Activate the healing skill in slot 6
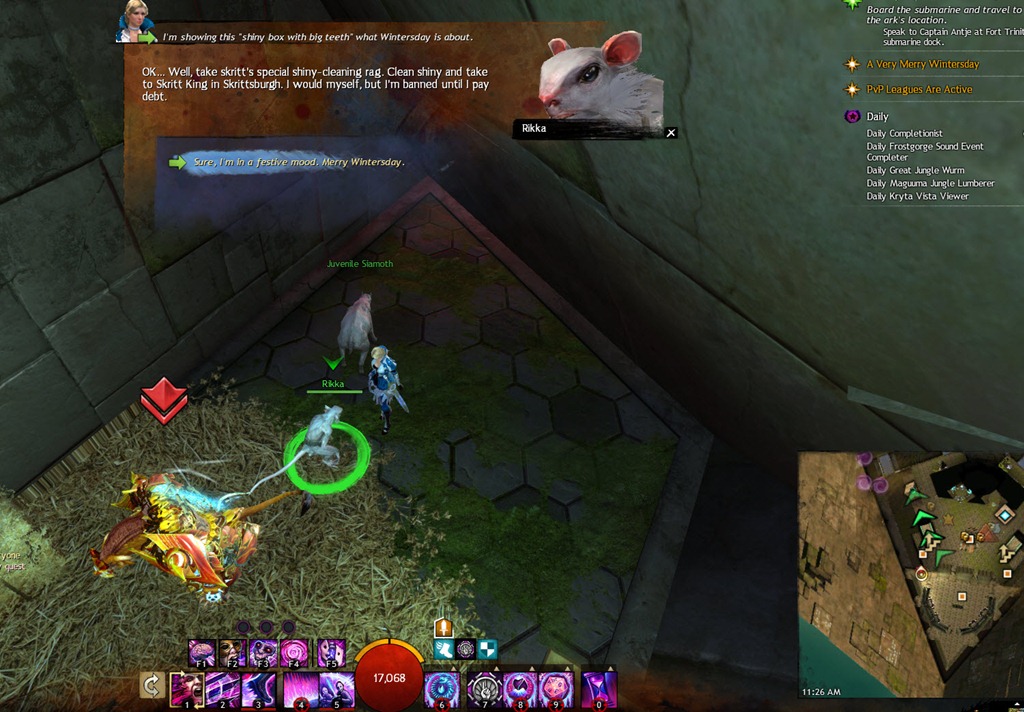This screenshot has width=1024, height=712. (441, 689)
